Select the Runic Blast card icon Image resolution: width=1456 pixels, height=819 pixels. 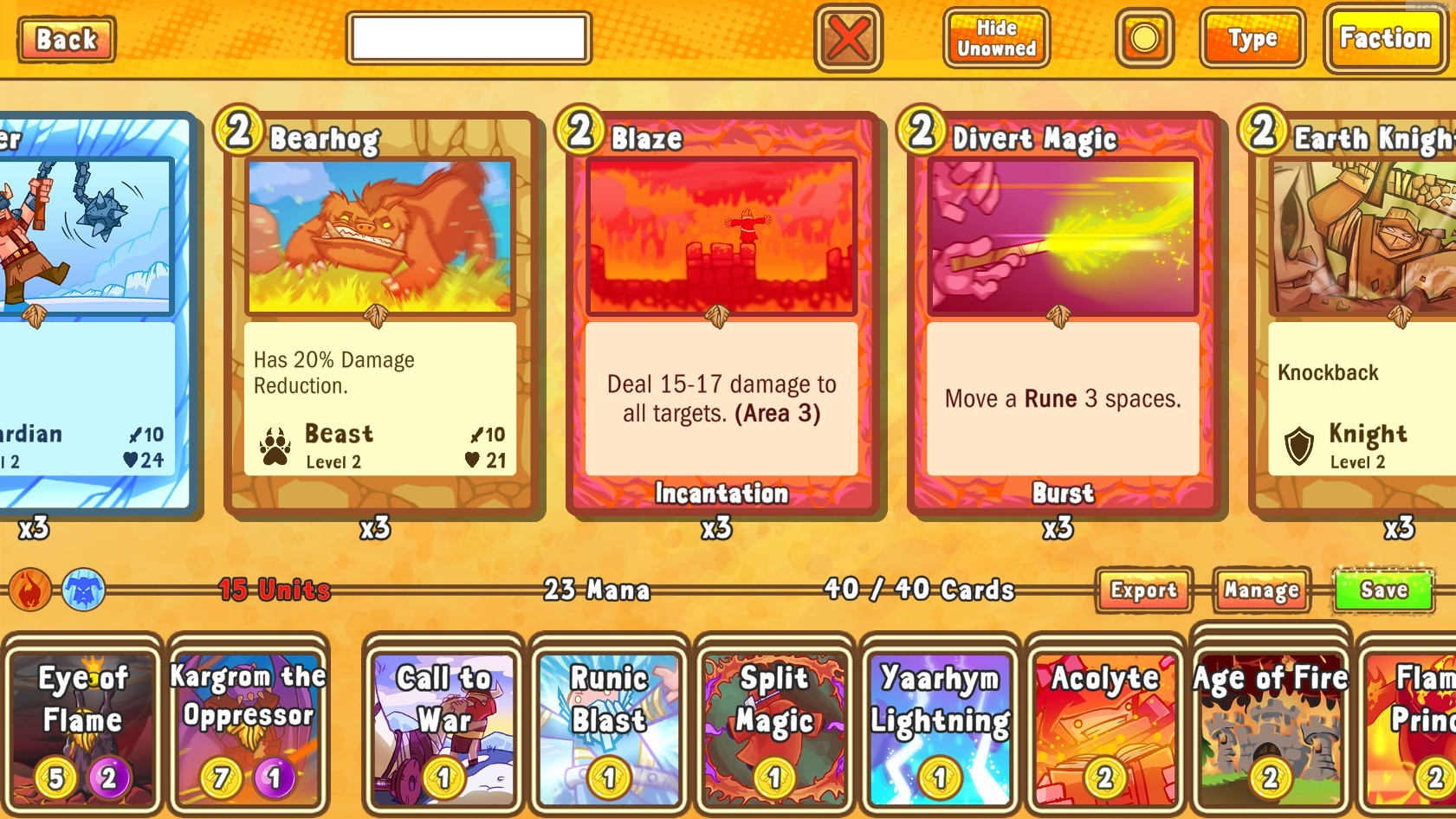pos(608,725)
